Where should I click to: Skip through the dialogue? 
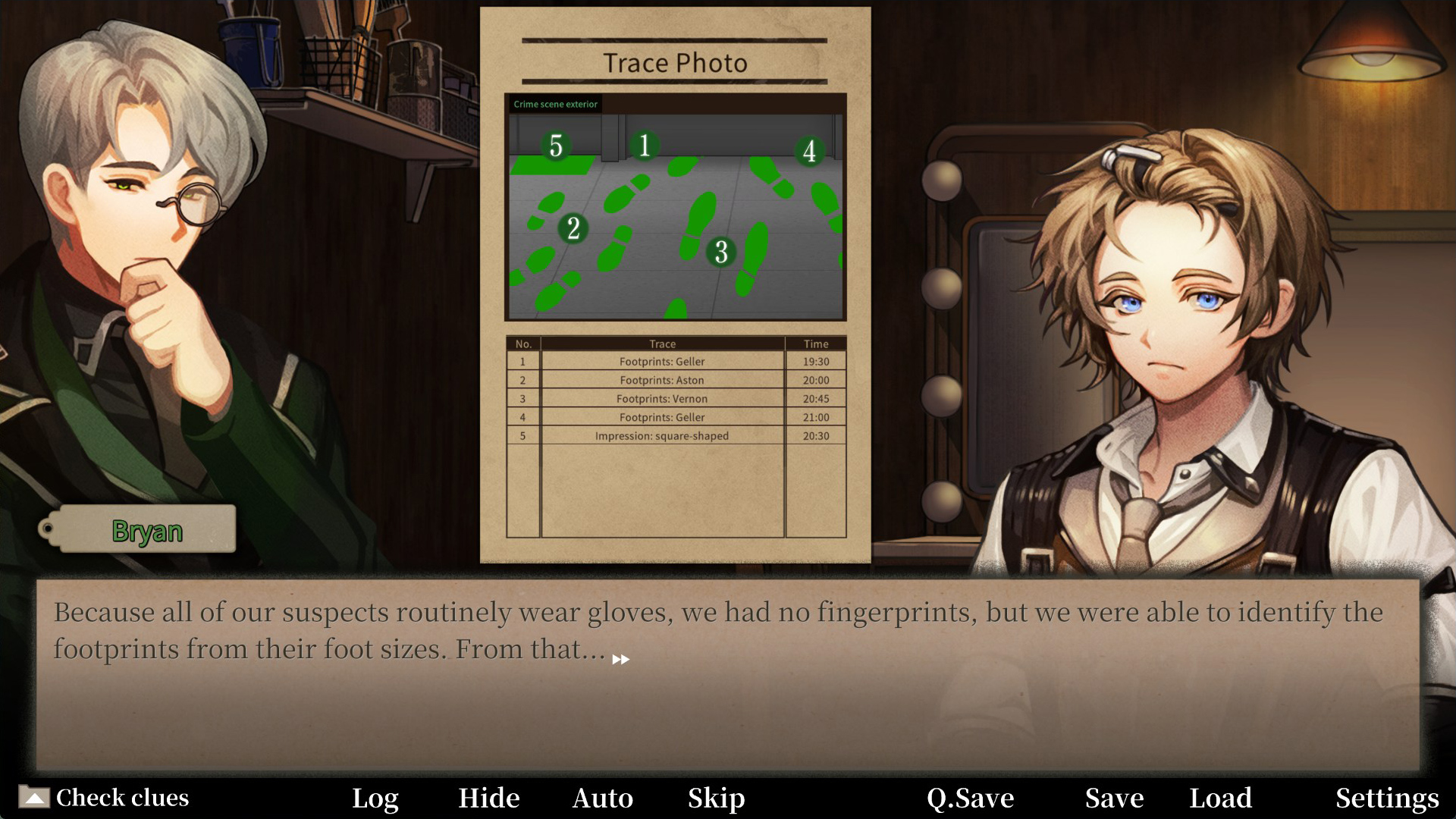pyautogui.click(x=717, y=798)
